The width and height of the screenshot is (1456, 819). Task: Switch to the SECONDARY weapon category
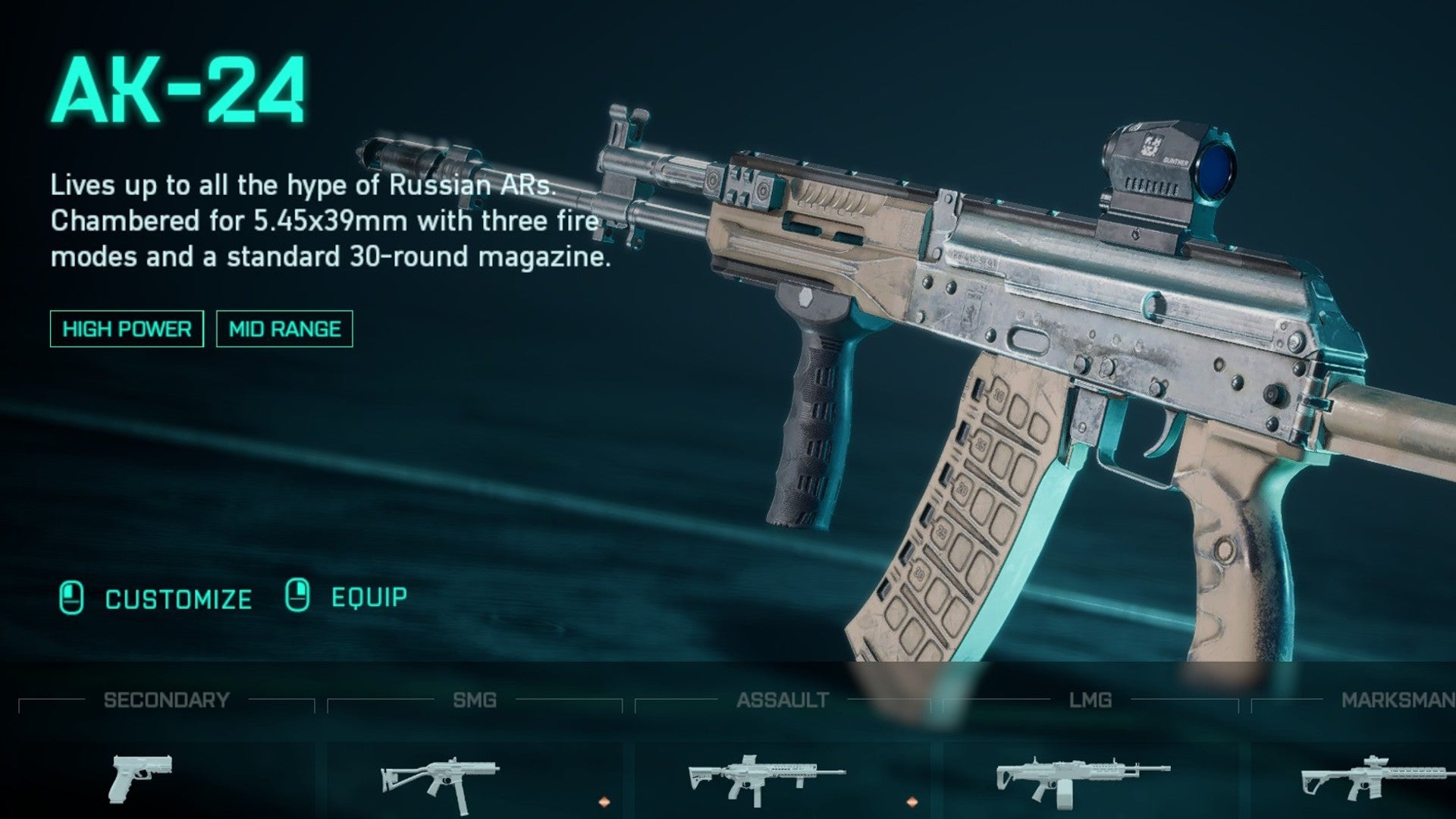[x=168, y=700]
